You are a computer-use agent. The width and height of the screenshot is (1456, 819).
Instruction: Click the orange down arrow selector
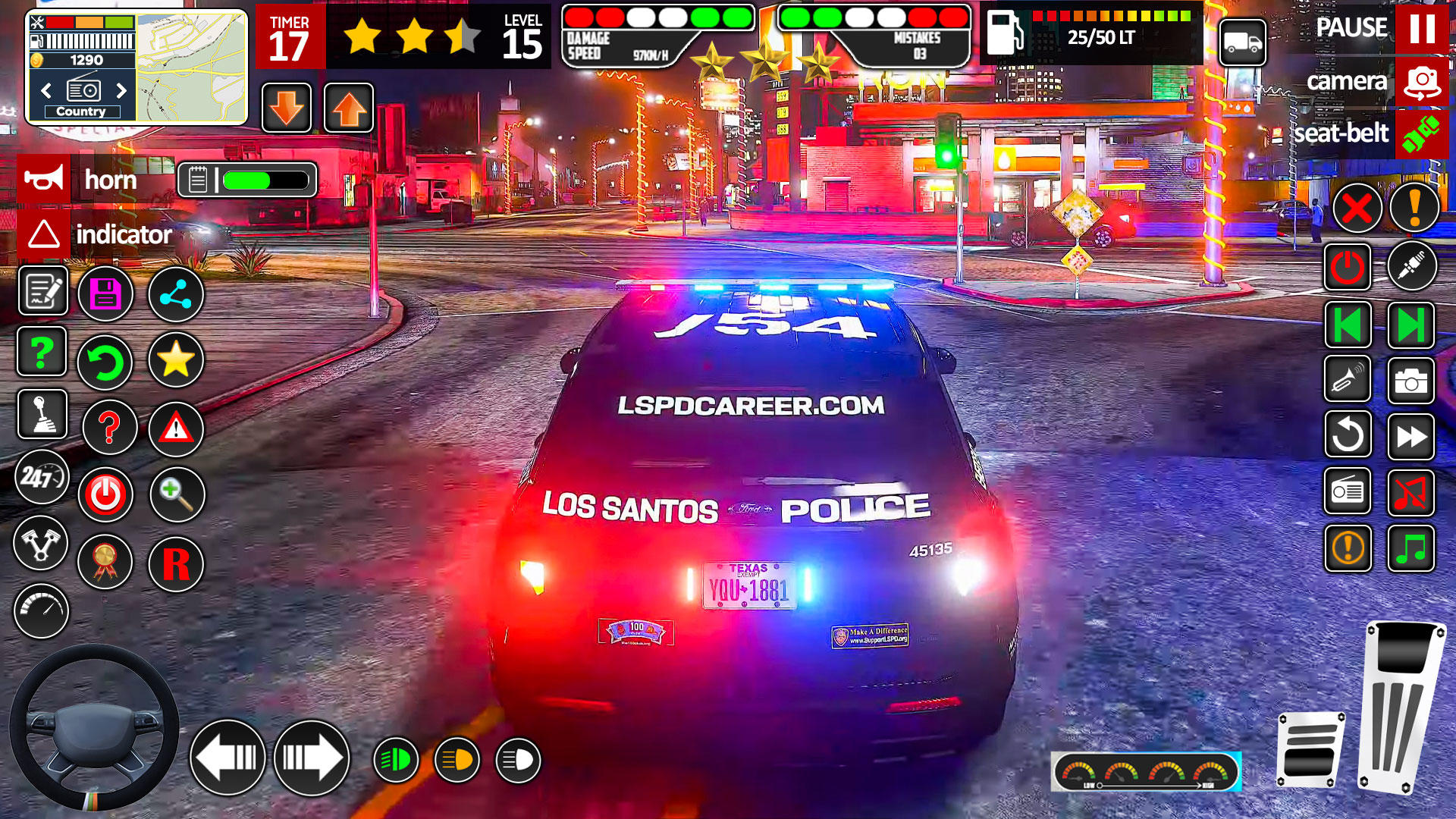(286, 106)
